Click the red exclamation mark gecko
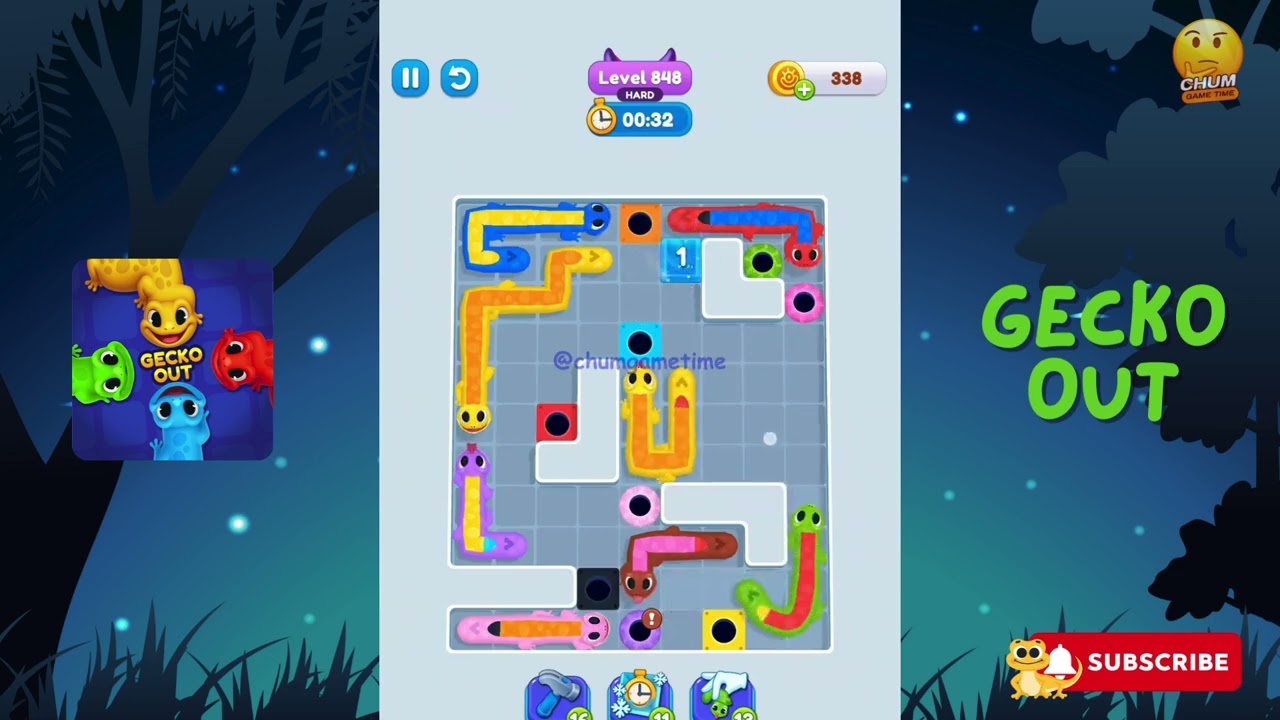The image size is (1280, 720). click(x=650, y=618)
